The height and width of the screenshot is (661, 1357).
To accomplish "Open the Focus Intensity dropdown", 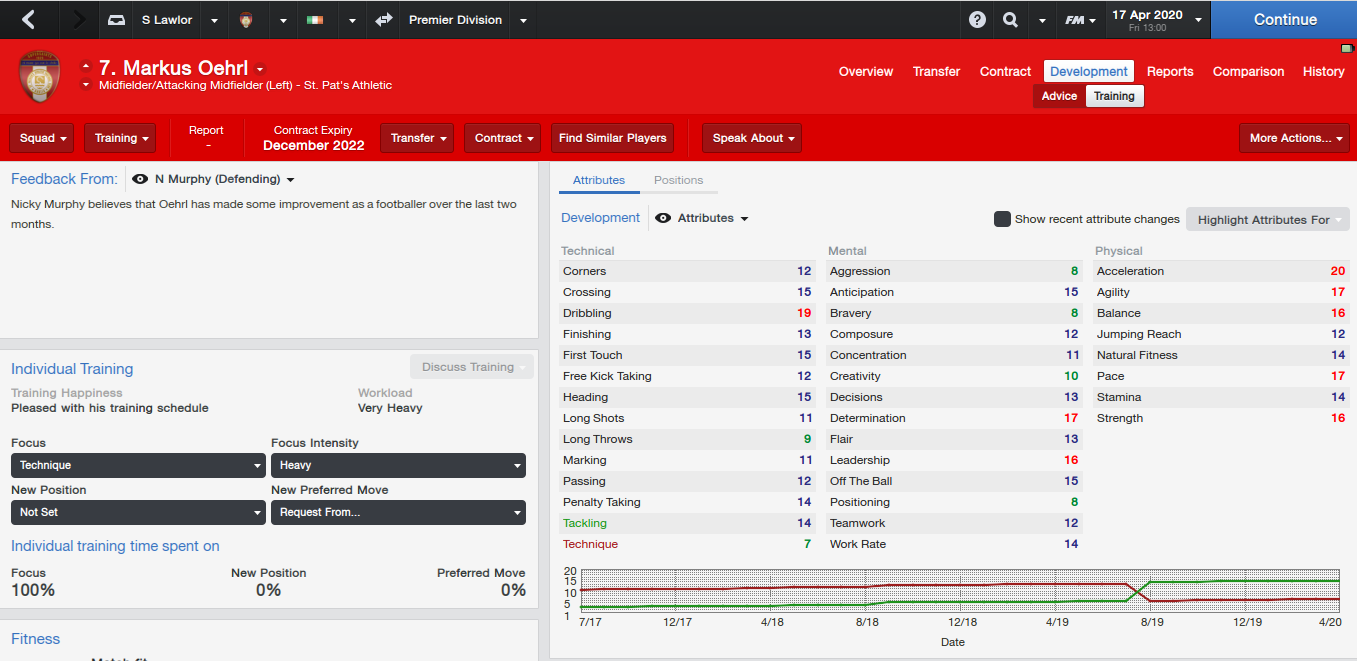I will pos(398,465).
